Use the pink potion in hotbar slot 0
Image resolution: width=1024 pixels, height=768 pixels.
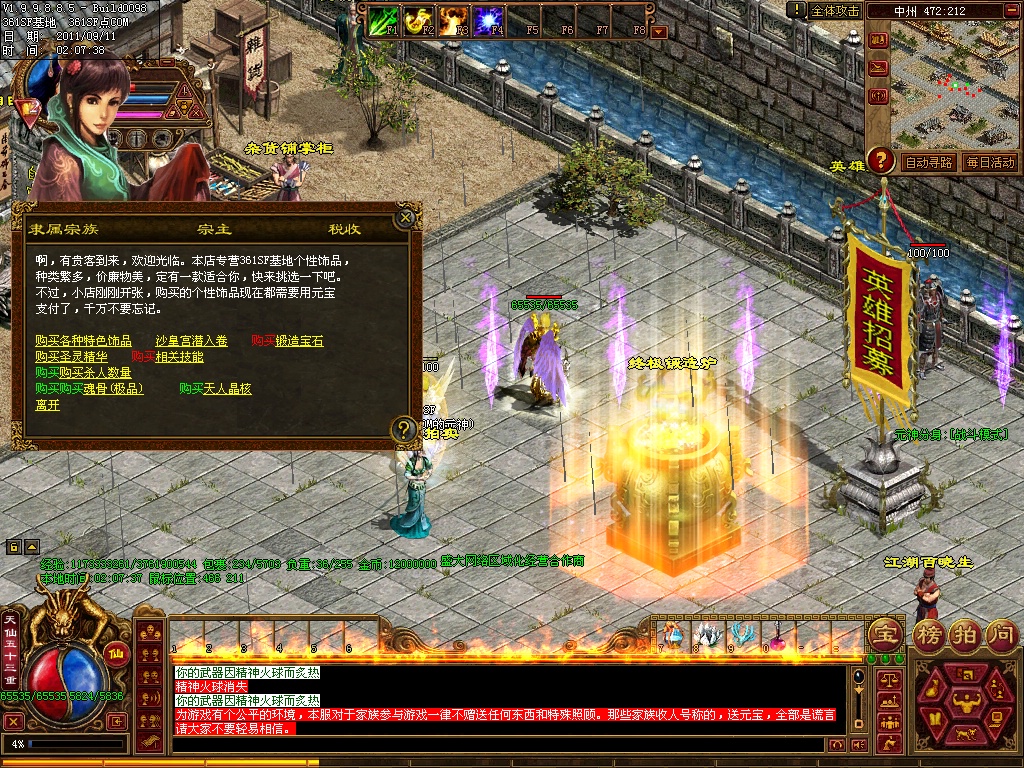tap(774, 634)
